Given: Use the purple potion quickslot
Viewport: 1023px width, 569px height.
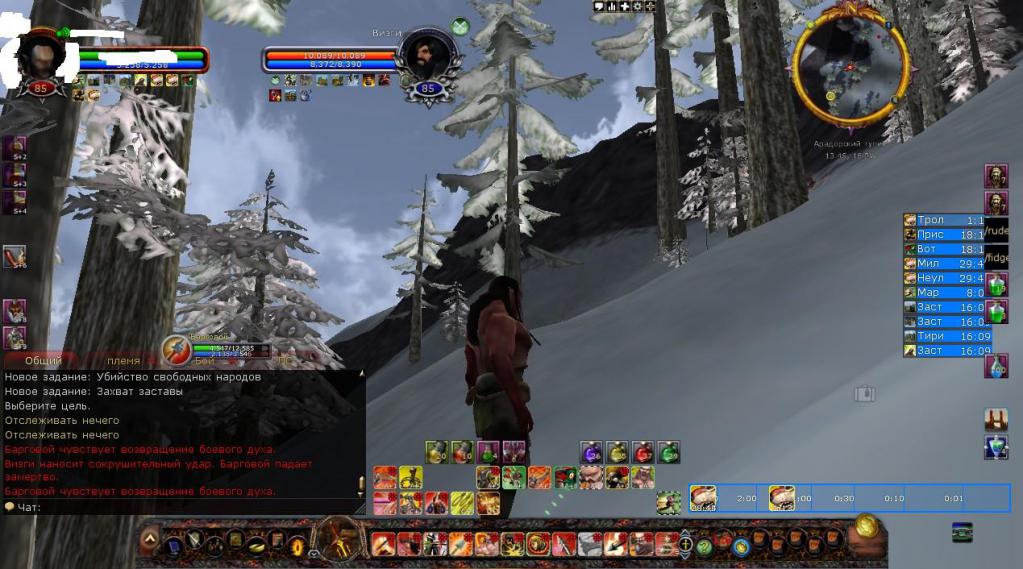Looking at the screenshot, I should click(x=590, y=452).
